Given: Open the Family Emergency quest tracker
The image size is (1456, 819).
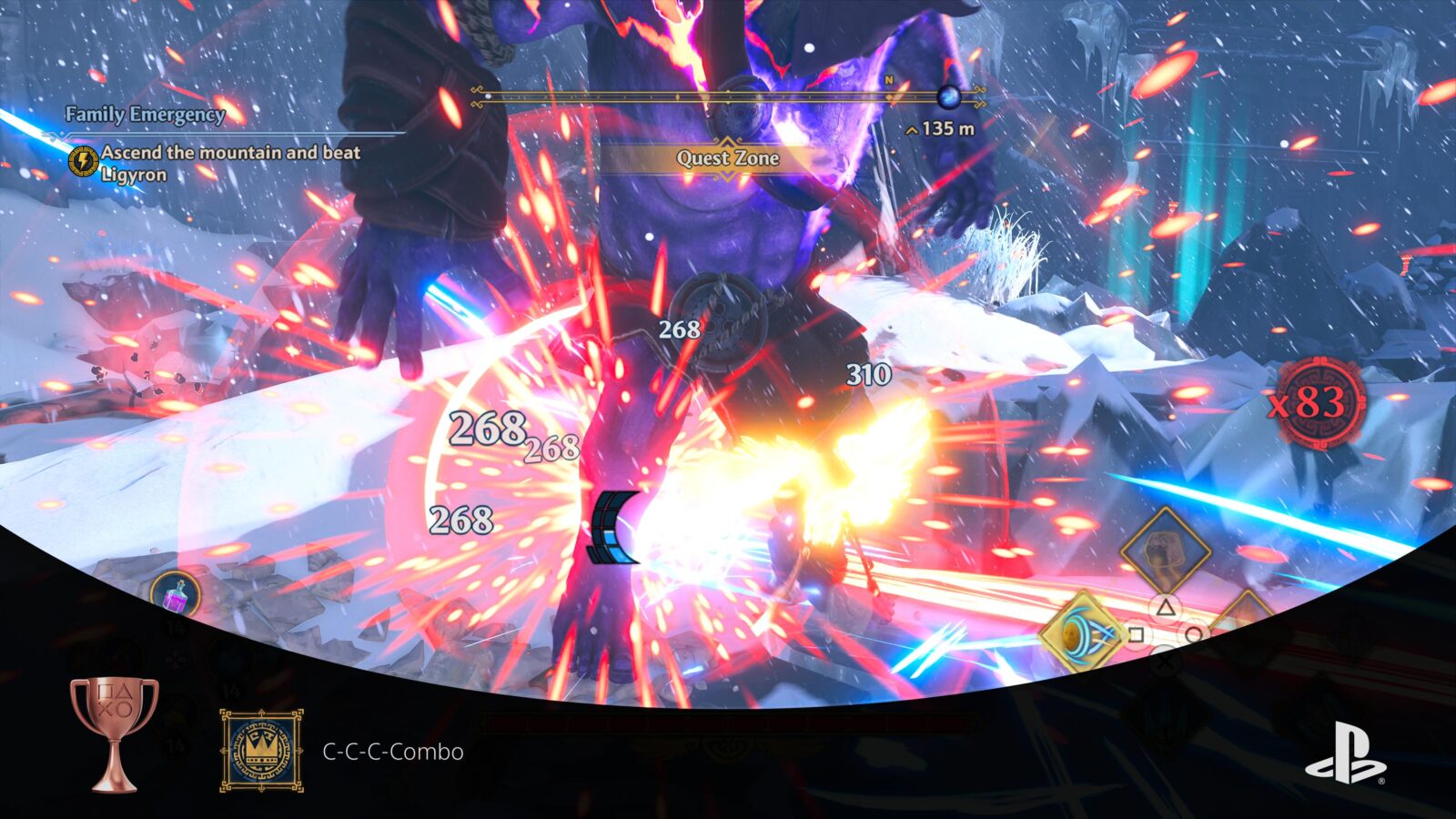Looking at the screenshot, I should pyautogui.click(x=146, y=115).
